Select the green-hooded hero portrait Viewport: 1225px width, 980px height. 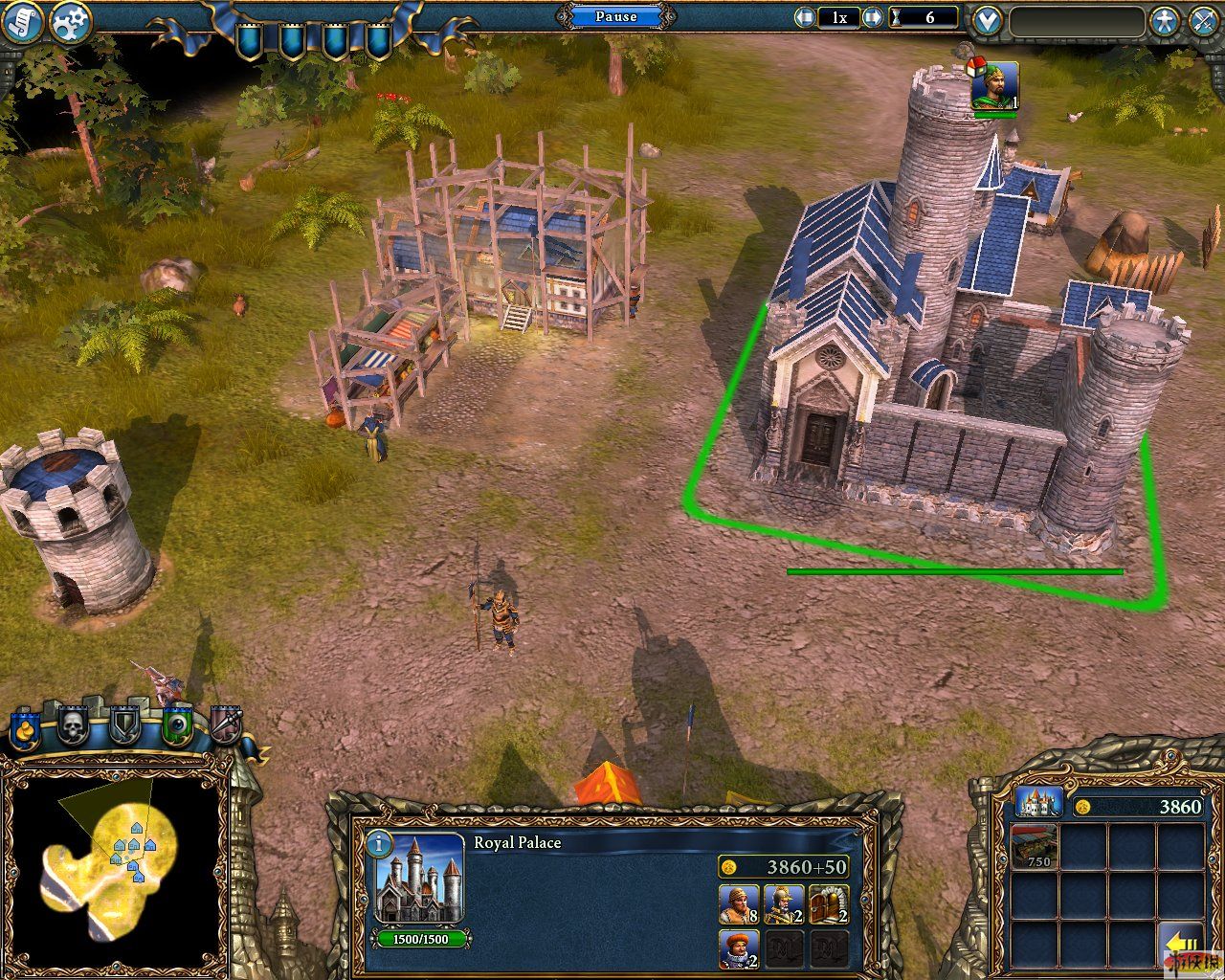(994, 87)
